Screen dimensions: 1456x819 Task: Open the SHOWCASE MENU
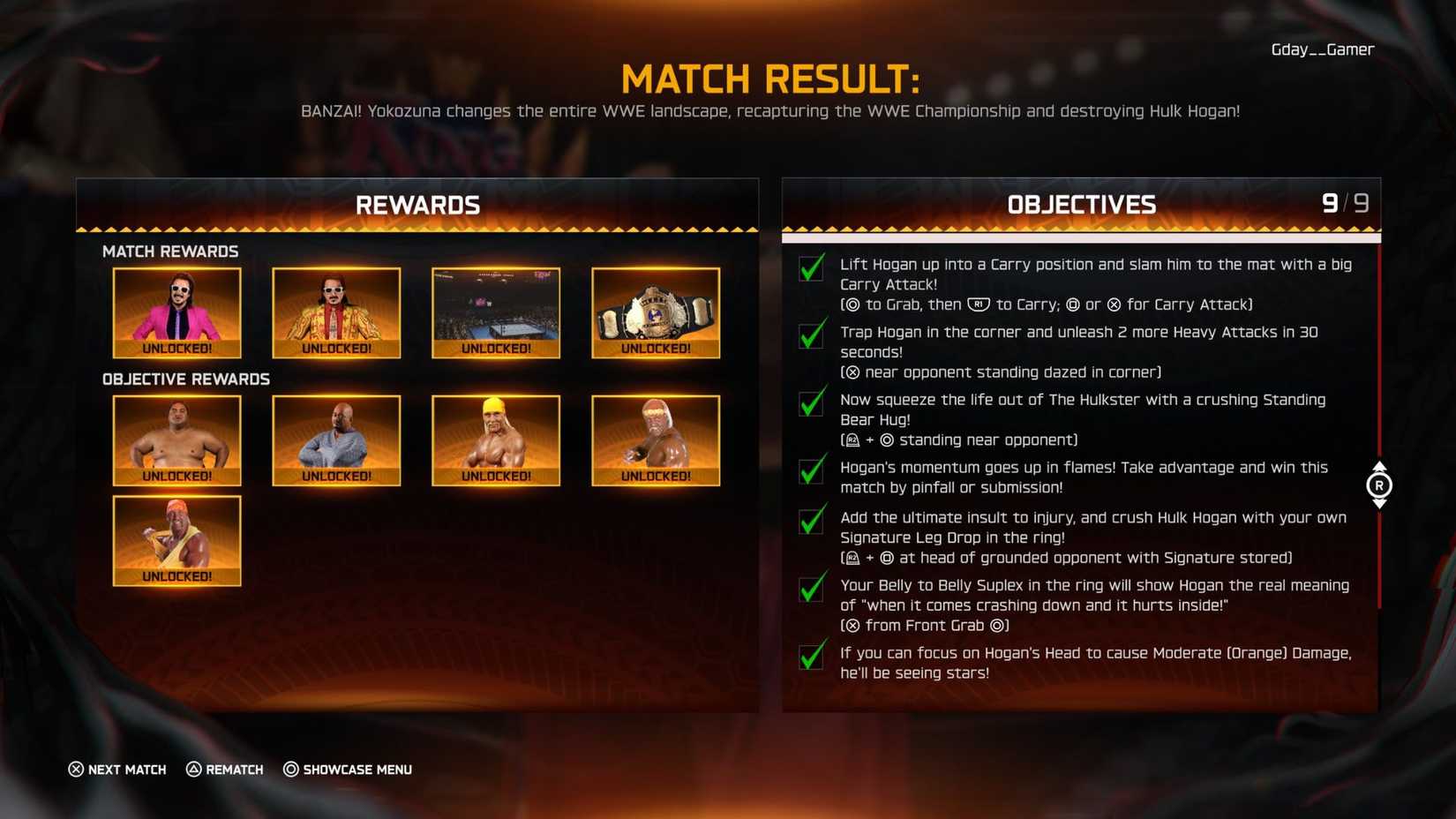[347, 770]
